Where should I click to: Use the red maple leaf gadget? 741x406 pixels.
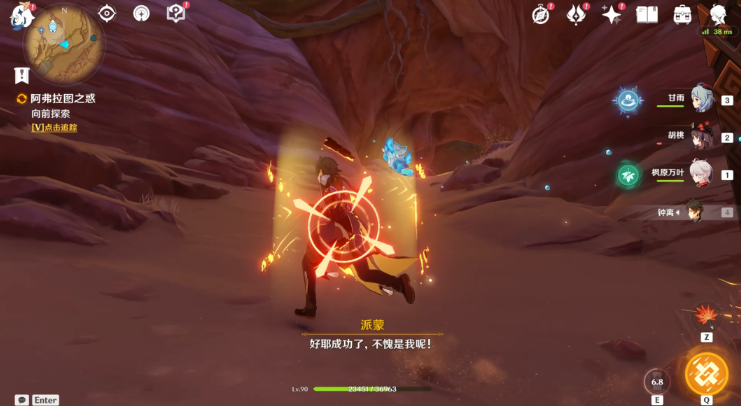coord(707,316)
